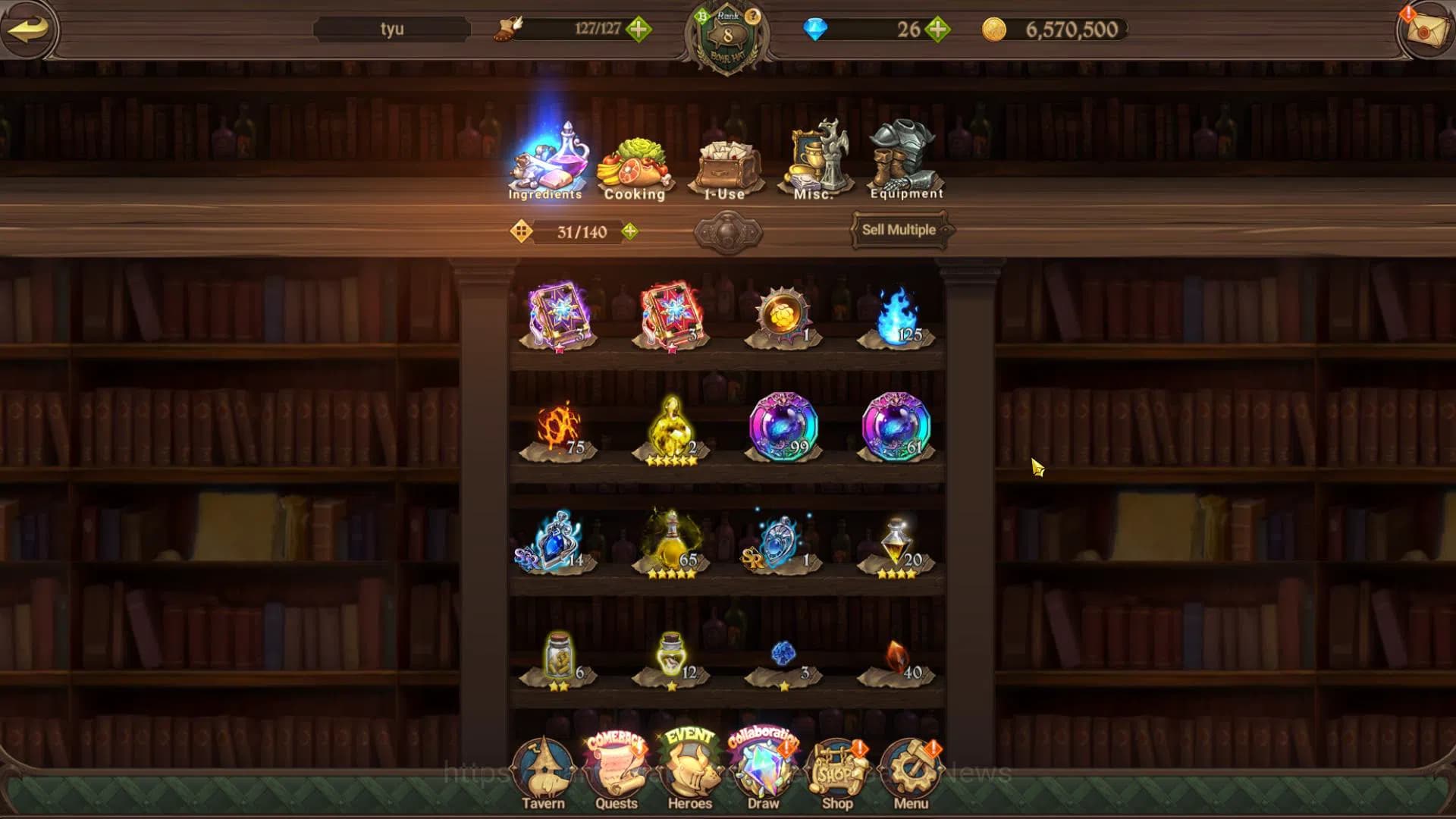
Task: Show the Misc. category
Action: pyautogui.click(x=814, y=163)
